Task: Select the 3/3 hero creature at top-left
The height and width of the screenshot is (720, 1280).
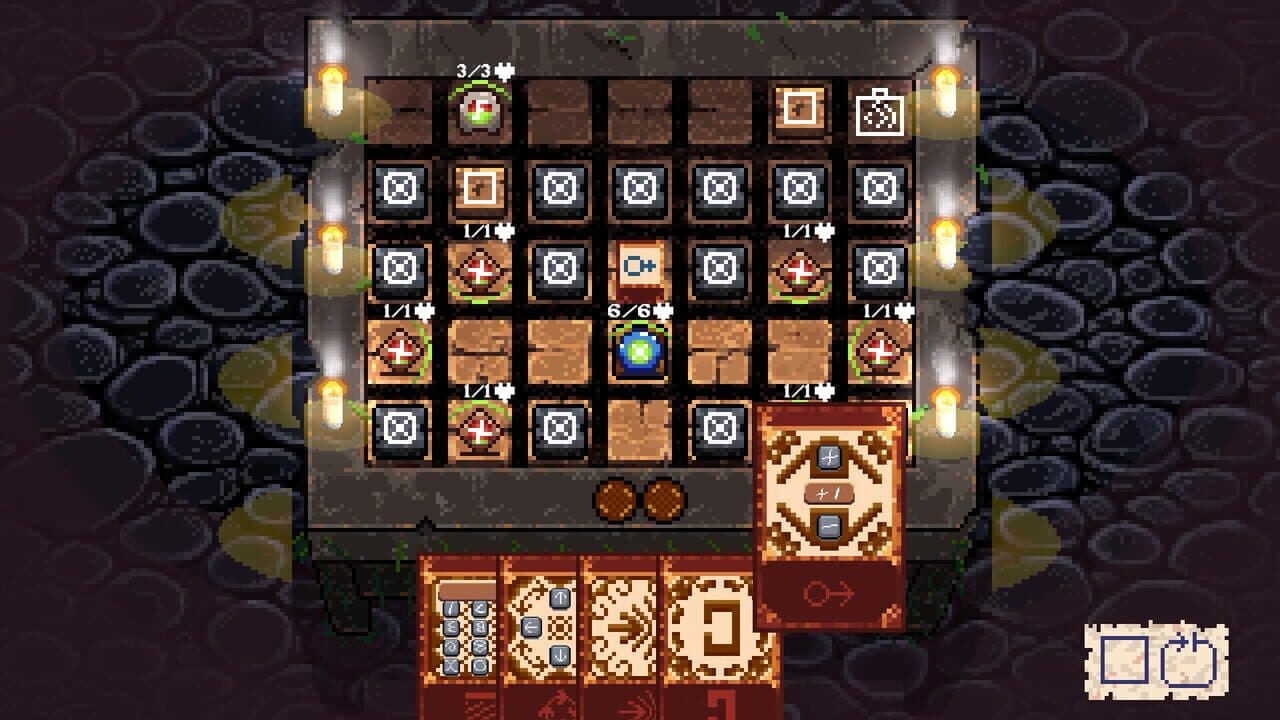Action: [x=482, y=110]
